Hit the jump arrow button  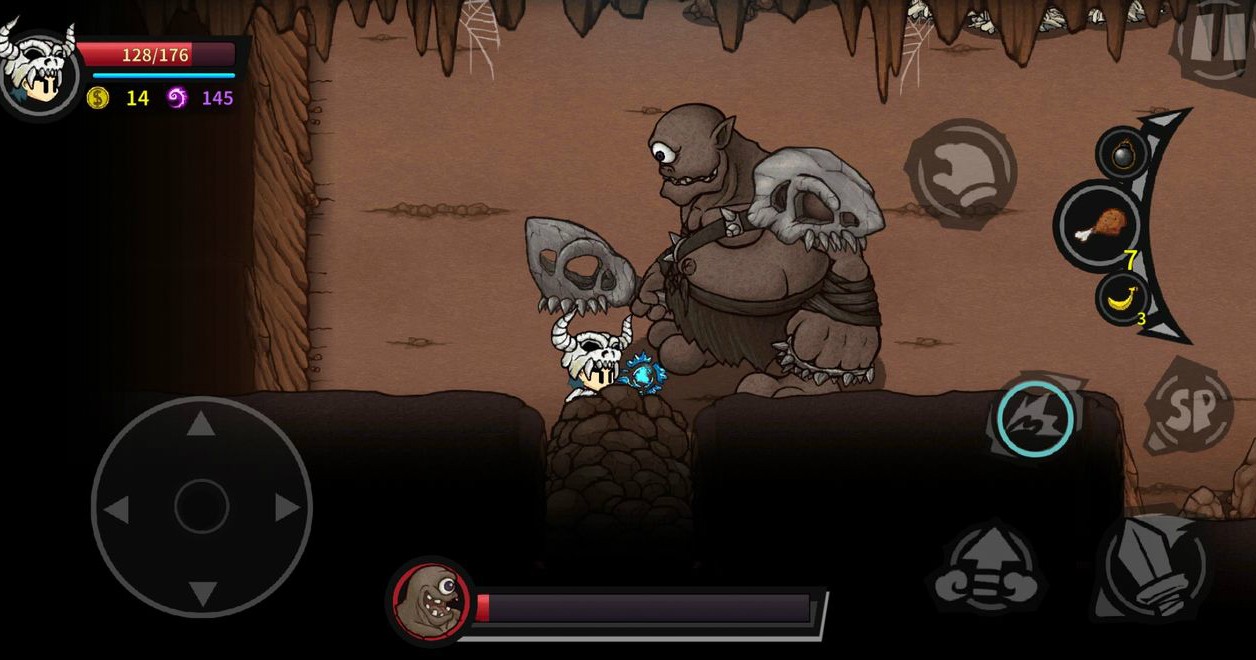(986, 570)
